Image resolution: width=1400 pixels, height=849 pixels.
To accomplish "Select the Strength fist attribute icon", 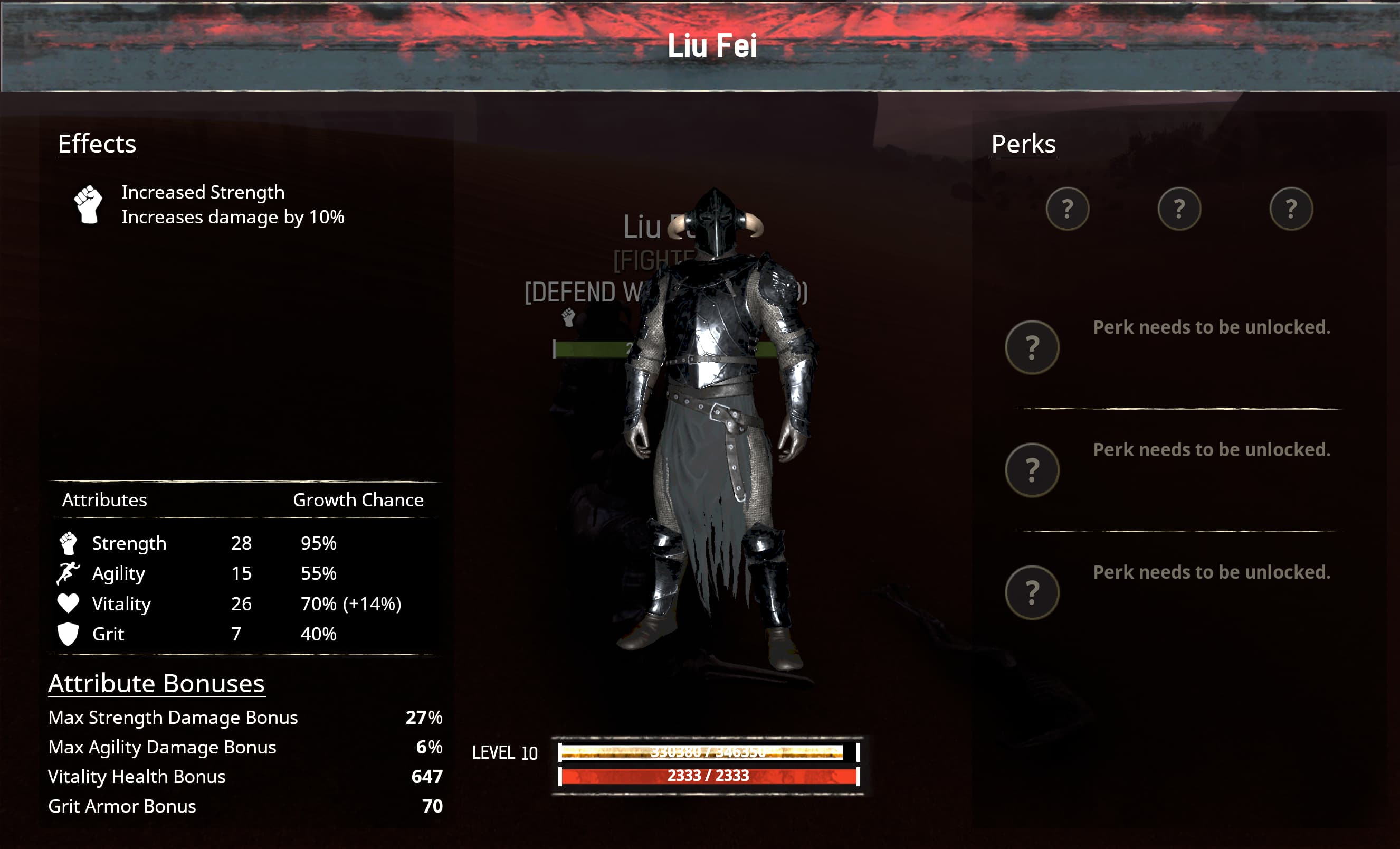I will (69, 543).
